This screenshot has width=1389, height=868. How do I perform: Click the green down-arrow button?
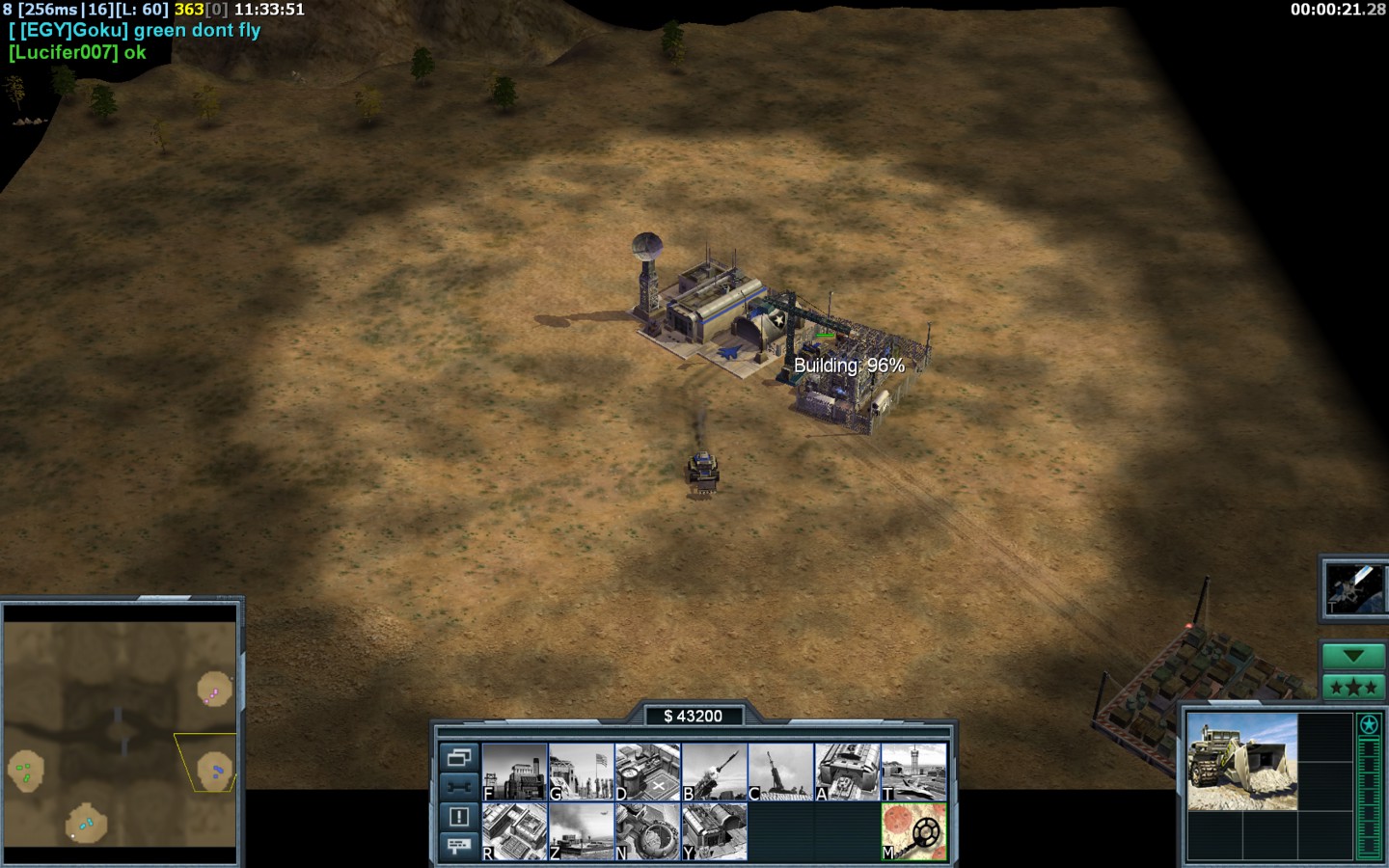(1353, 656)
